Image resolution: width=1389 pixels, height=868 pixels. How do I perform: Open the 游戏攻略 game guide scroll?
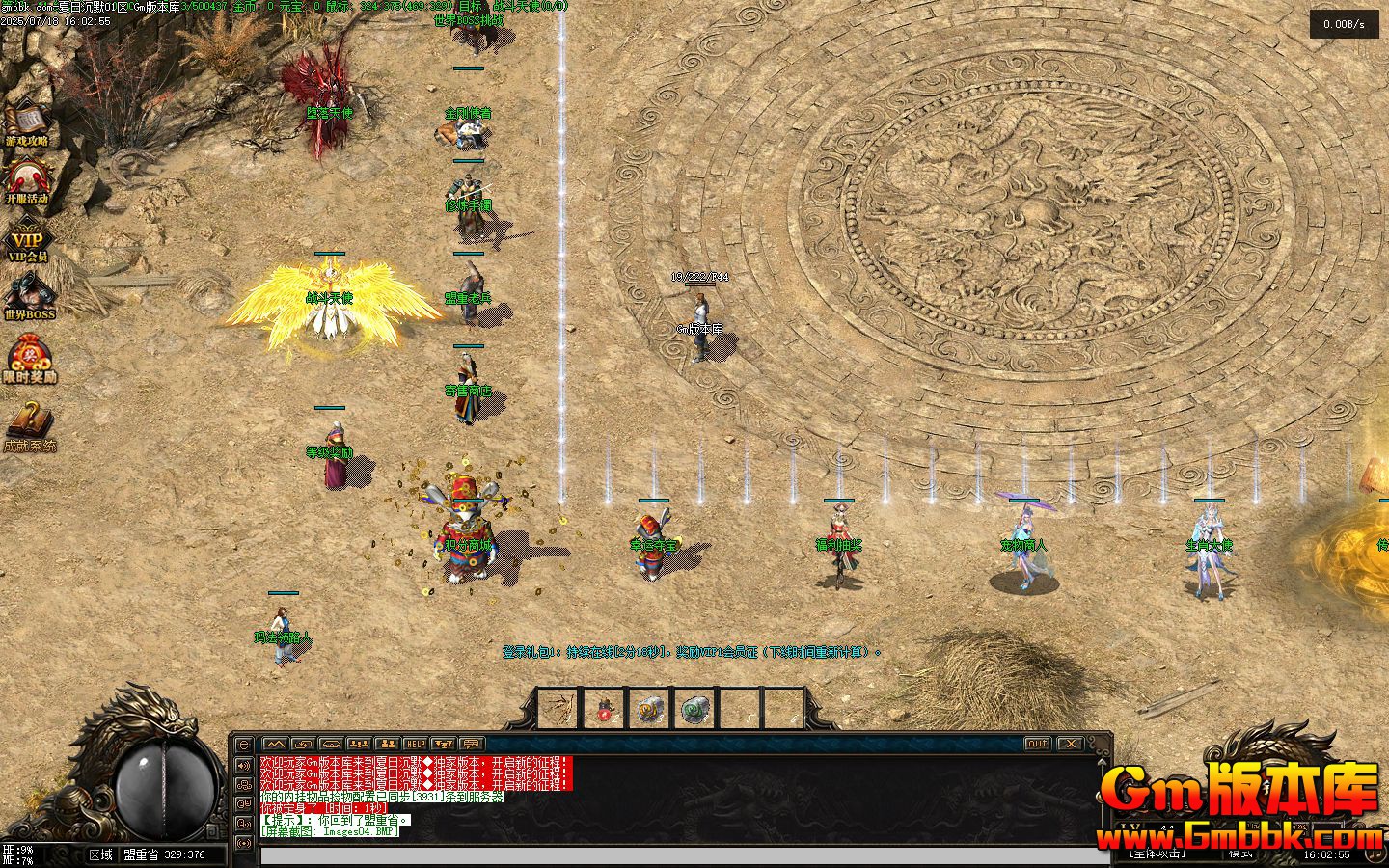tap(29, 122)
